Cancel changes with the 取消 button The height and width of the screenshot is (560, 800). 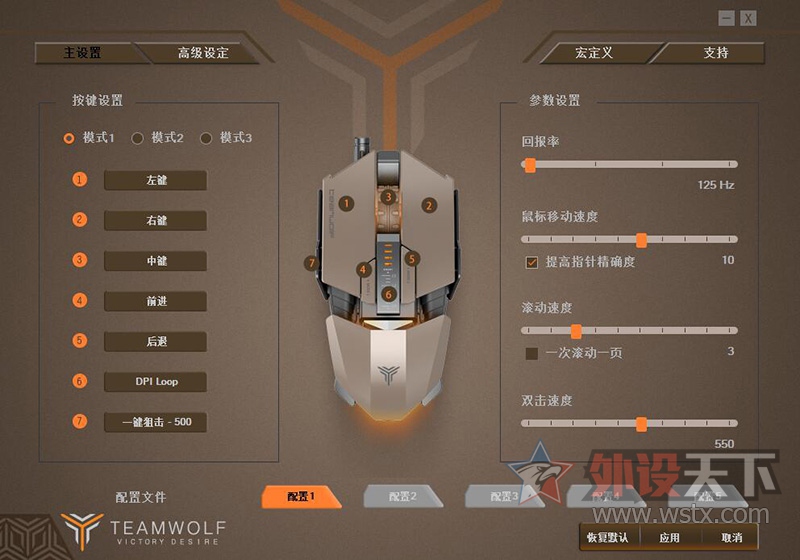tap(731, 538)
